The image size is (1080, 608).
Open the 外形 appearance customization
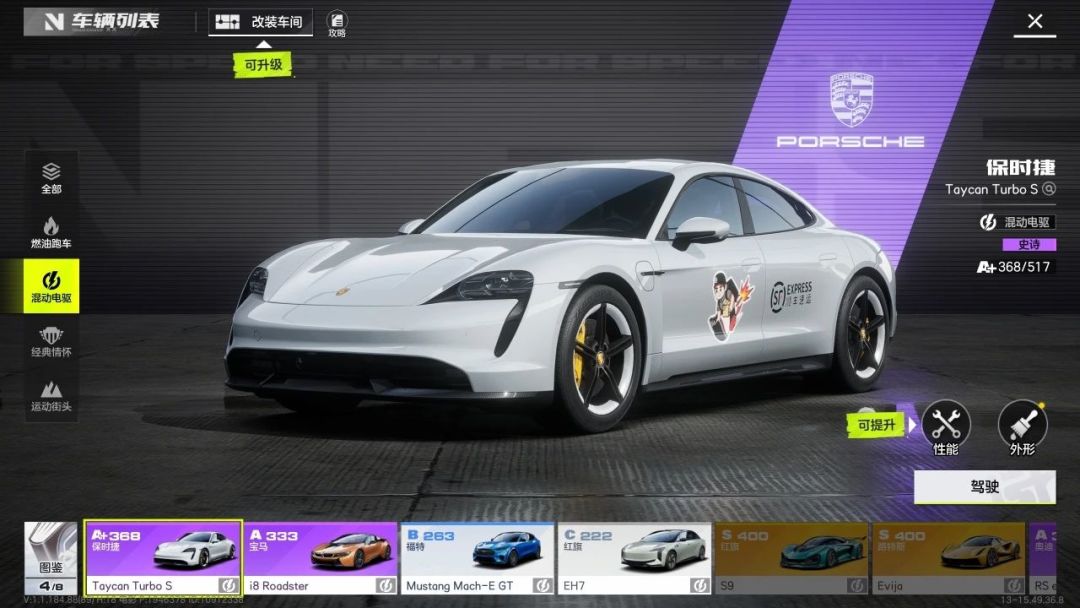[1022, 427]
